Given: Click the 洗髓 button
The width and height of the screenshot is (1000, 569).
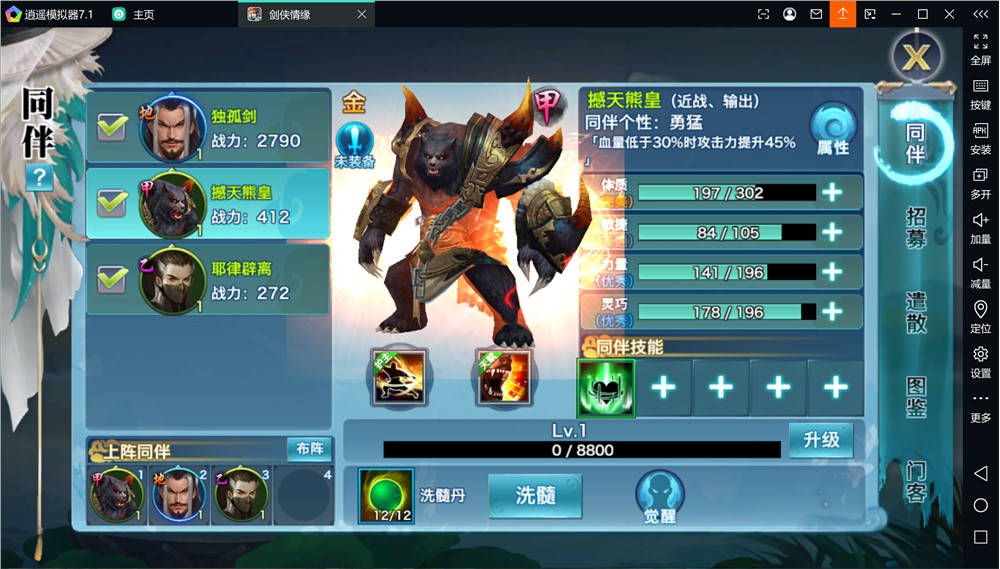Looking at the screenshot, I should [x=535, y=496].
